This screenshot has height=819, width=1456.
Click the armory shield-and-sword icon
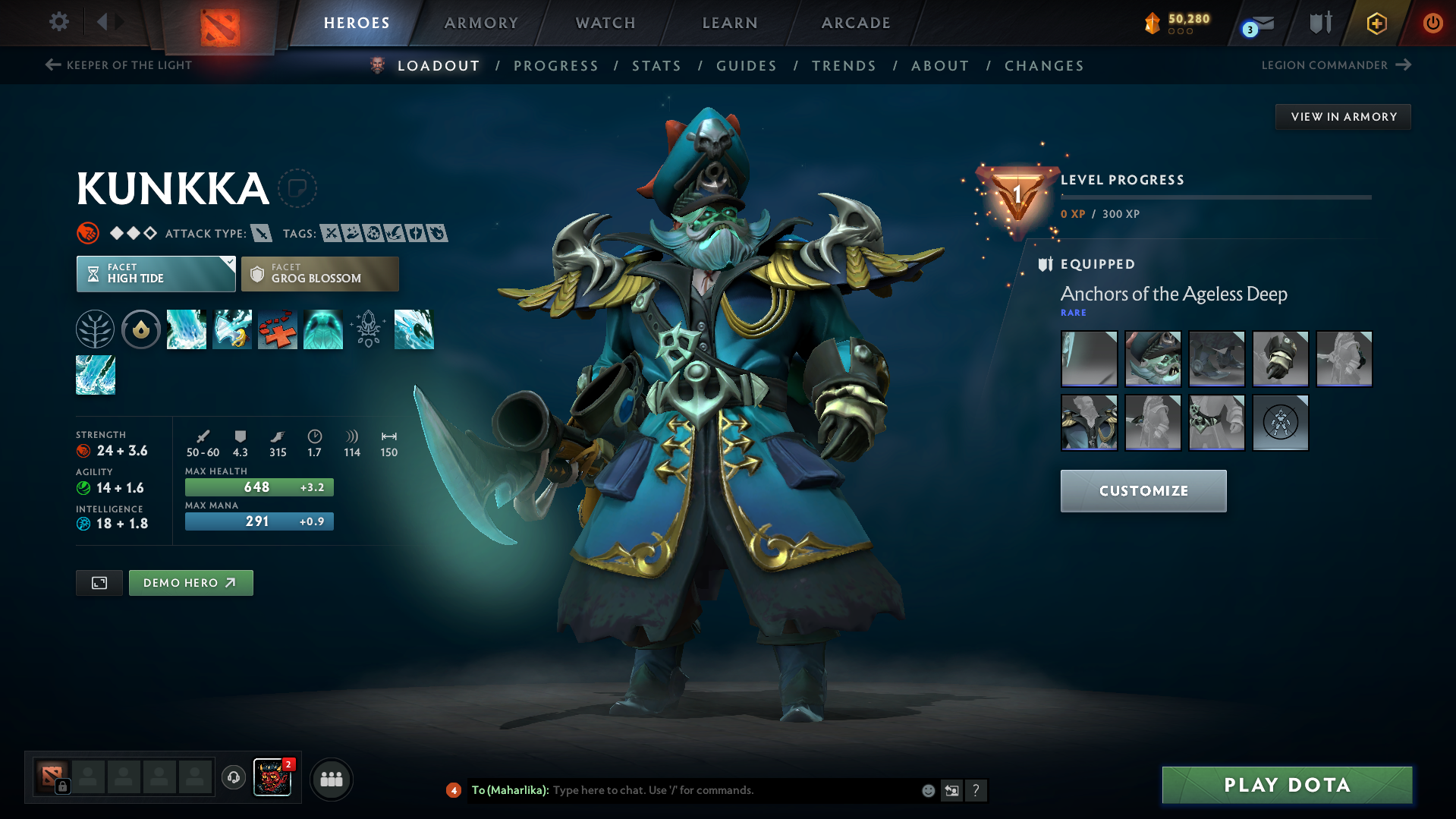pyautogui.click(x=1319, y=23)
